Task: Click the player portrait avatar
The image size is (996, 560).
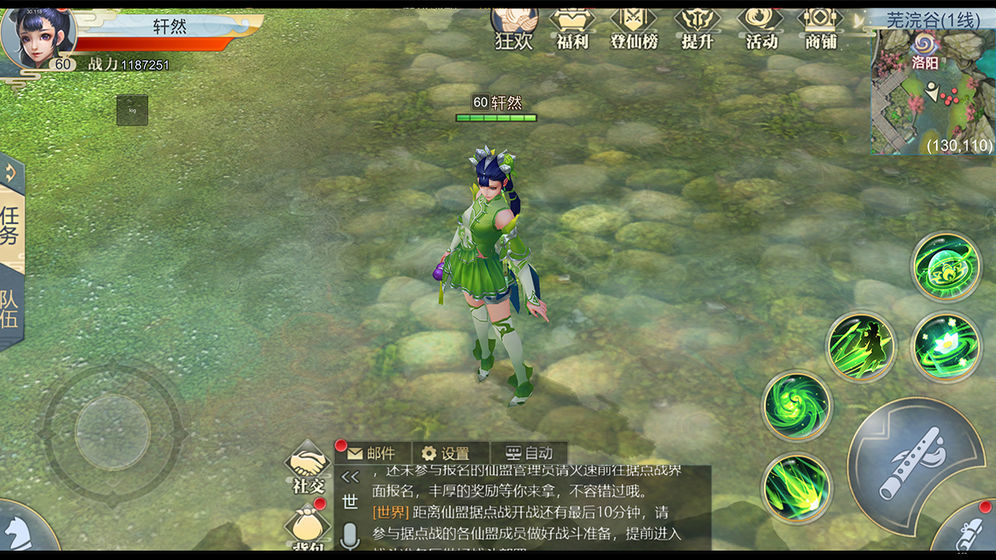Action: pos(38,38)
